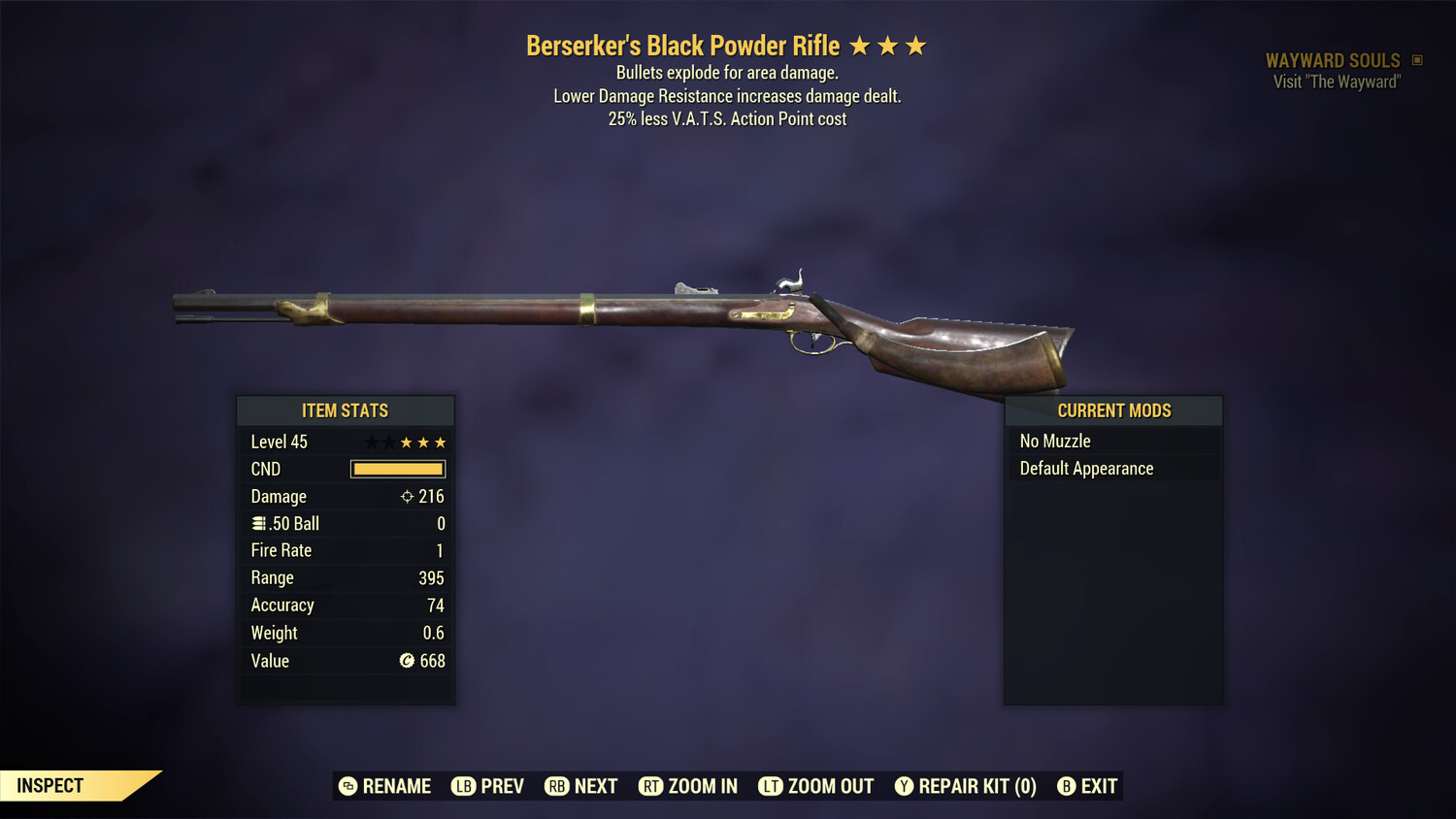Click the Wayward Souls marker icon
The image size is (1456, 819).
[1415, 59]
